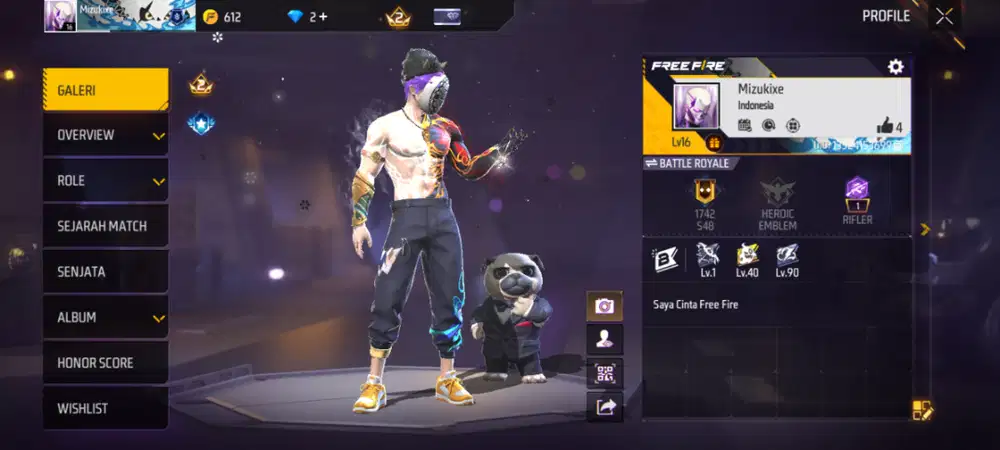Show the Honor Score page
Screen dimensions: 1000x450
[x=105, y=363]
